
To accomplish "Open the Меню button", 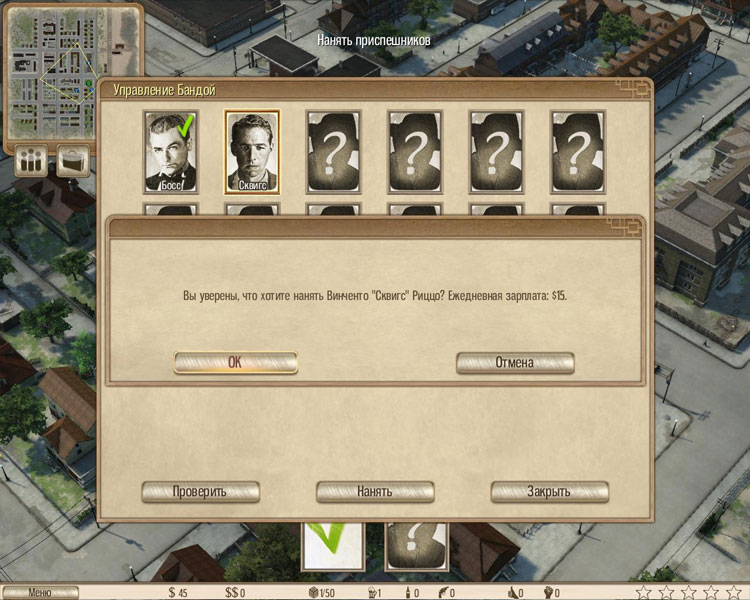I will point(39,592).
